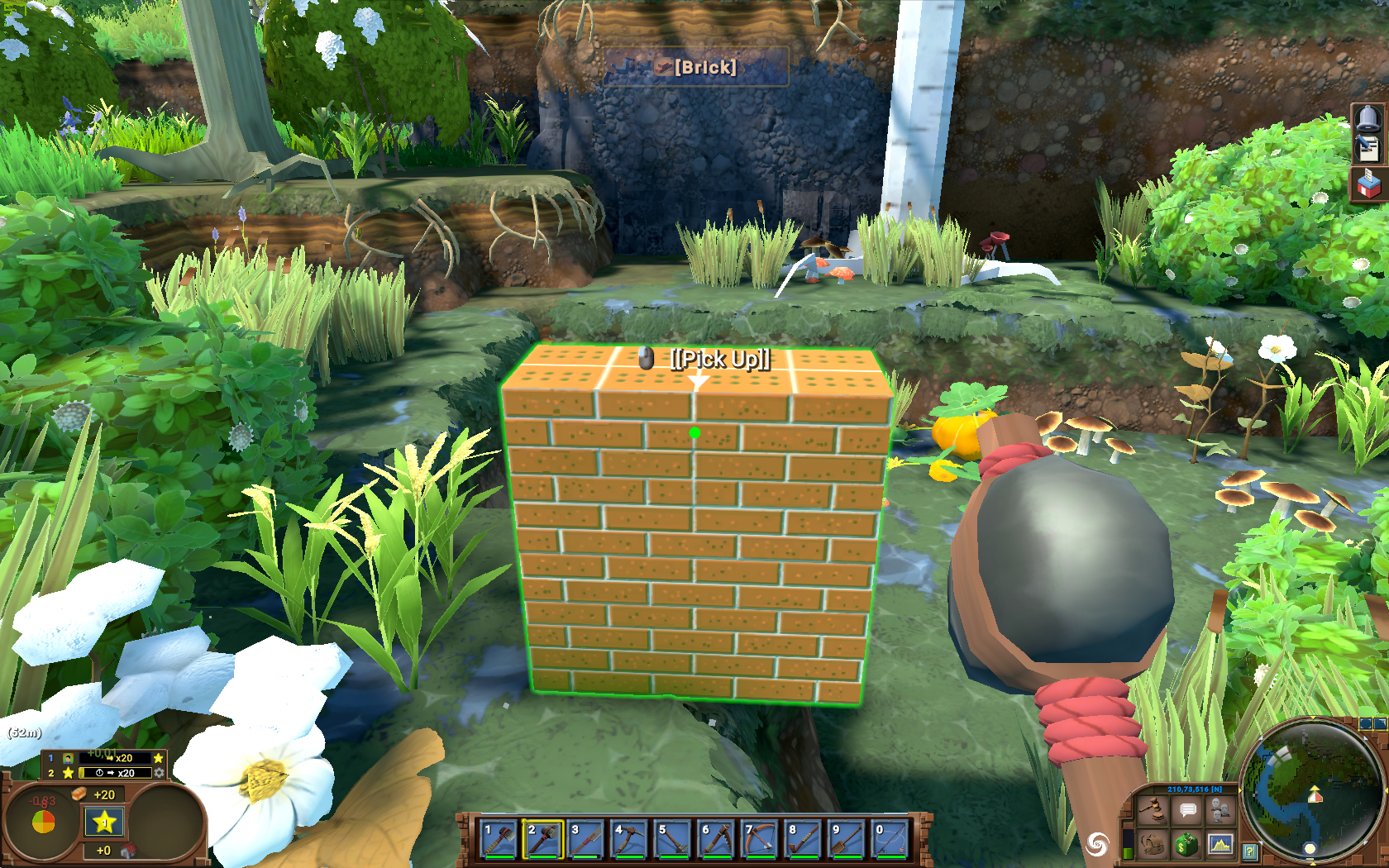Screen dimensions: 1389x868
Task: View the statistics graph panel
Action: 1220,844
